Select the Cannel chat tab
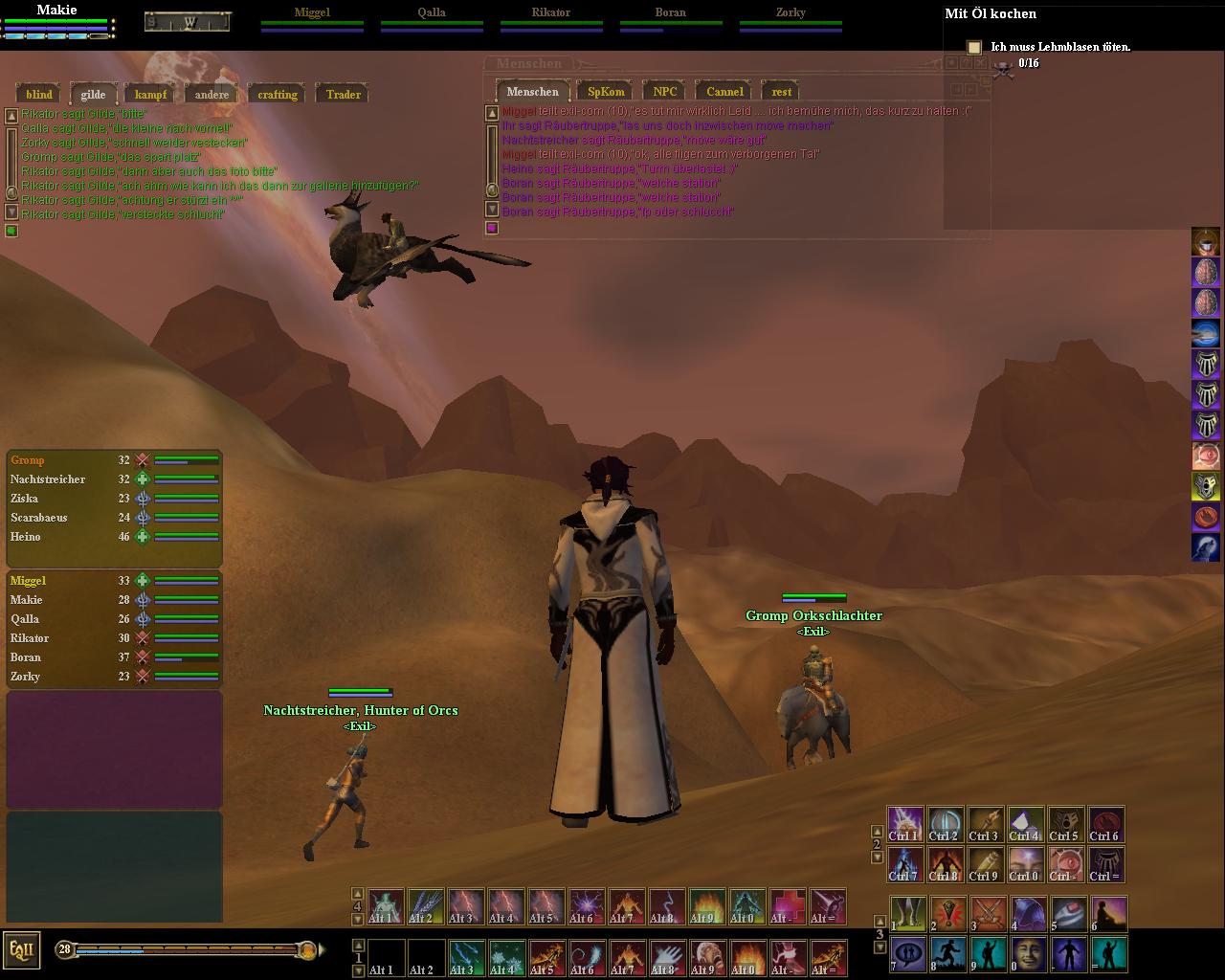This screenshot has height=980, width=1225. 724,92
